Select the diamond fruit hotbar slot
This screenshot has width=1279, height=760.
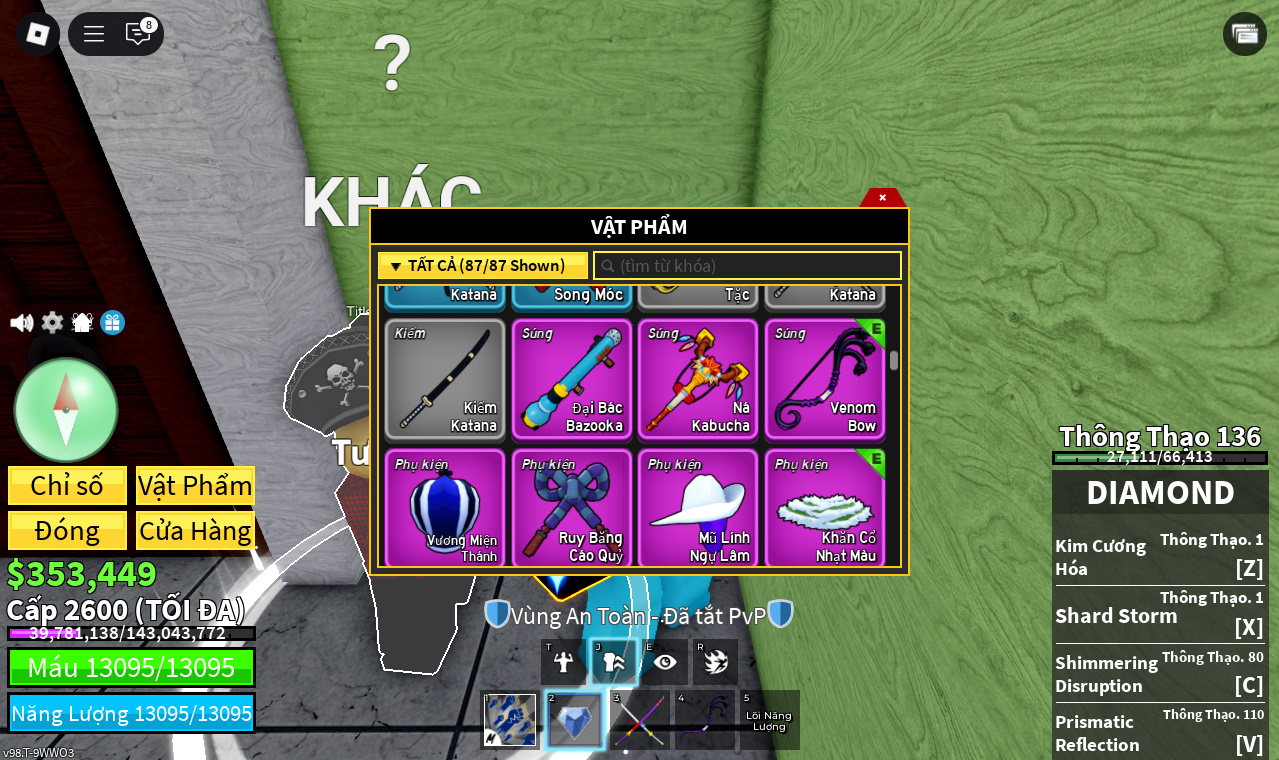[575, 720]
